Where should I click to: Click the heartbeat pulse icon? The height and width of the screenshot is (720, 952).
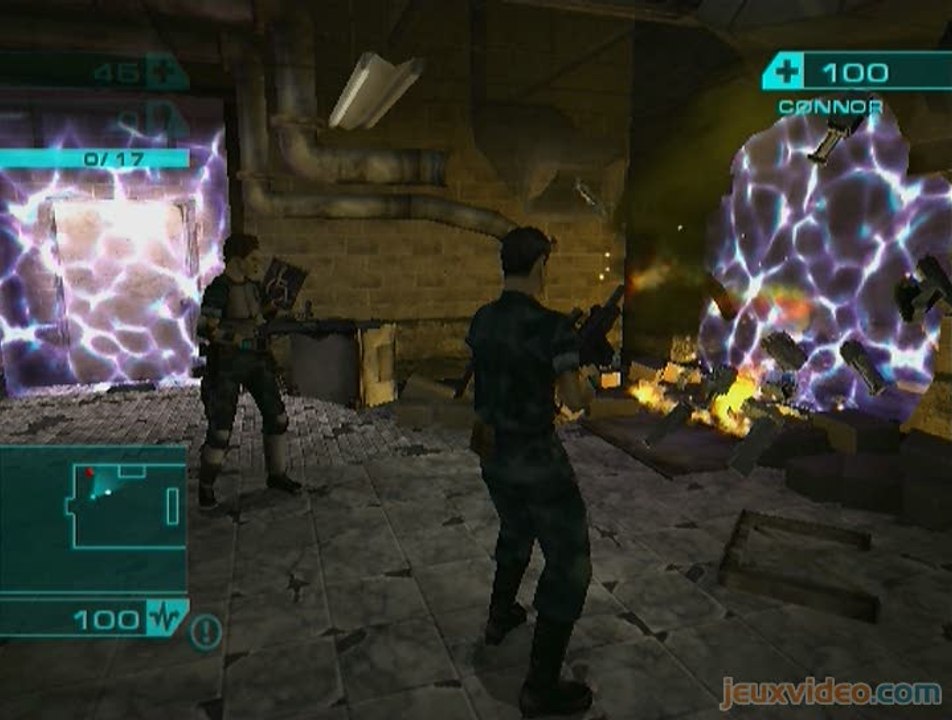166,619
